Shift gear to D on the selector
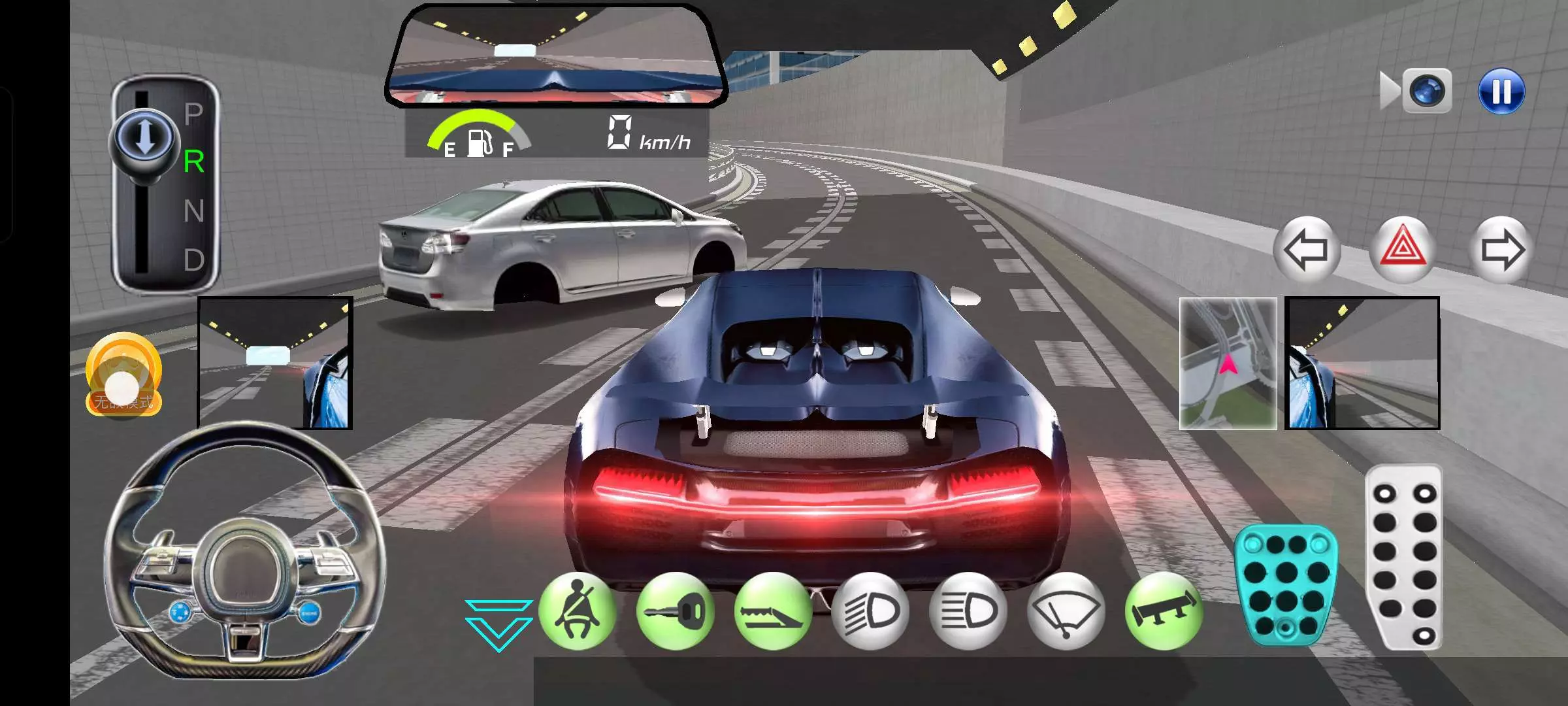 point(194,260)
